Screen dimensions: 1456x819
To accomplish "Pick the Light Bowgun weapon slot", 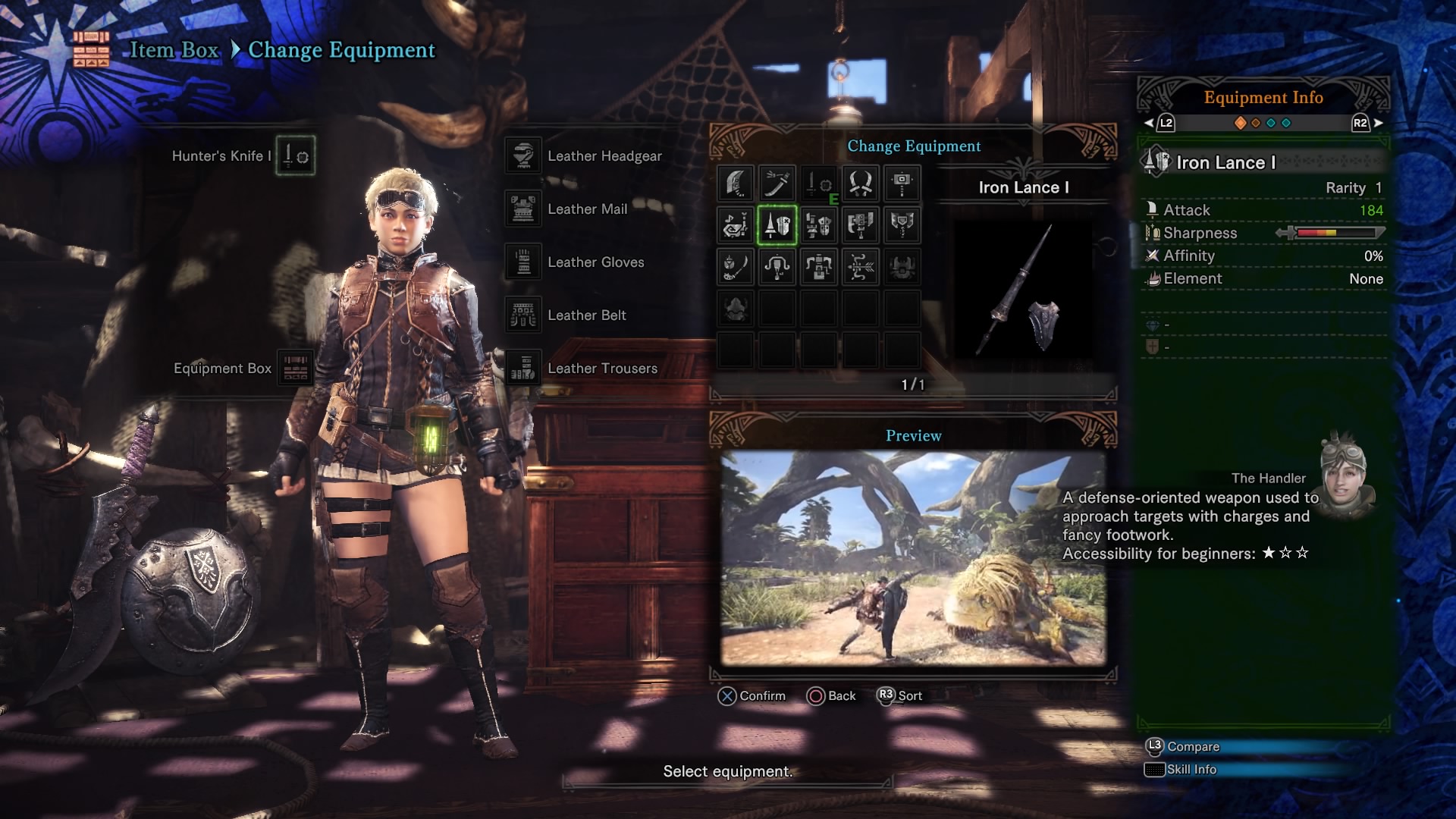I will (777, 267).
